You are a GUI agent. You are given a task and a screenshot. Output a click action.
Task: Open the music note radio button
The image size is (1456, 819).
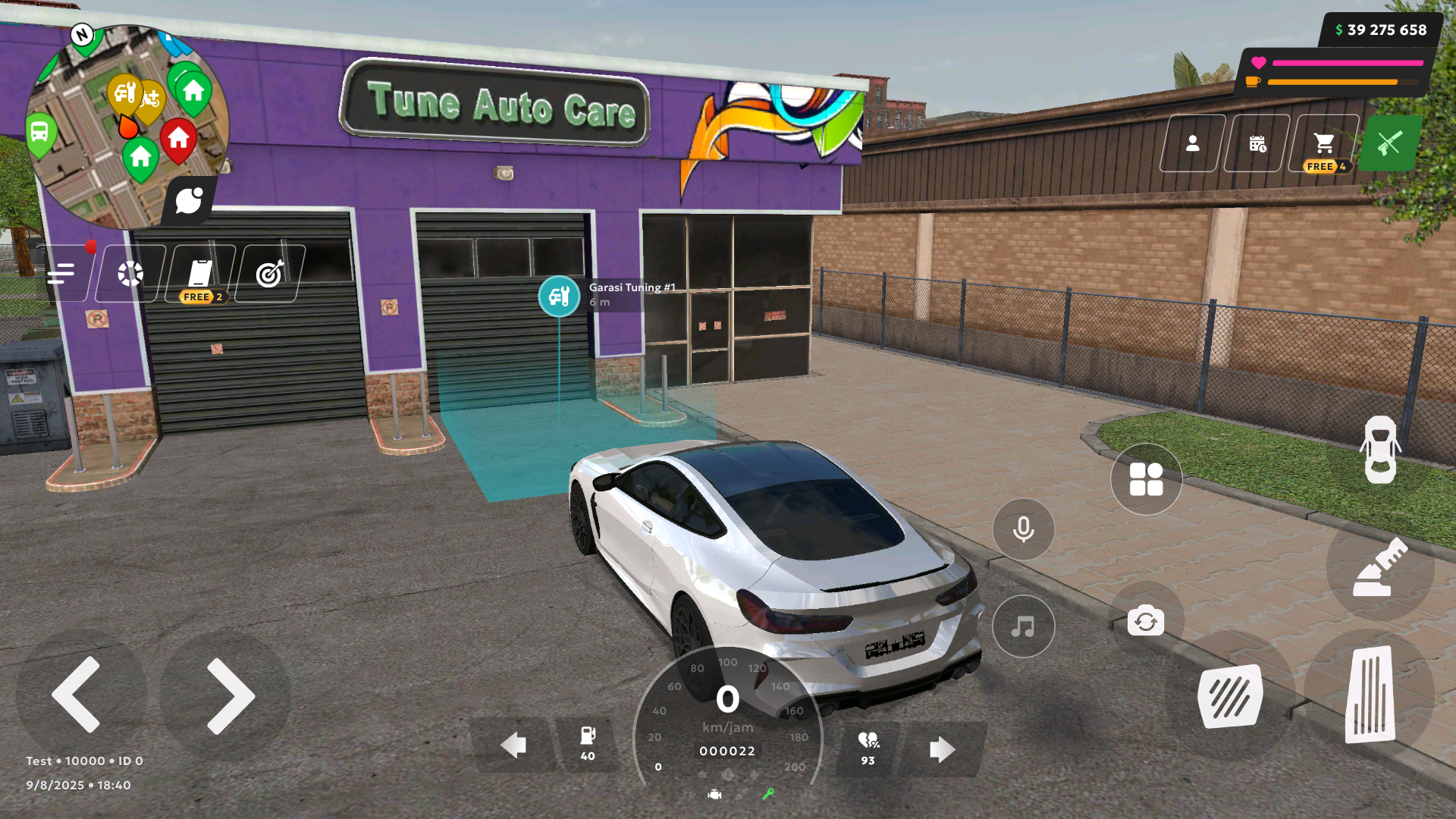[x=1023, y=626]
